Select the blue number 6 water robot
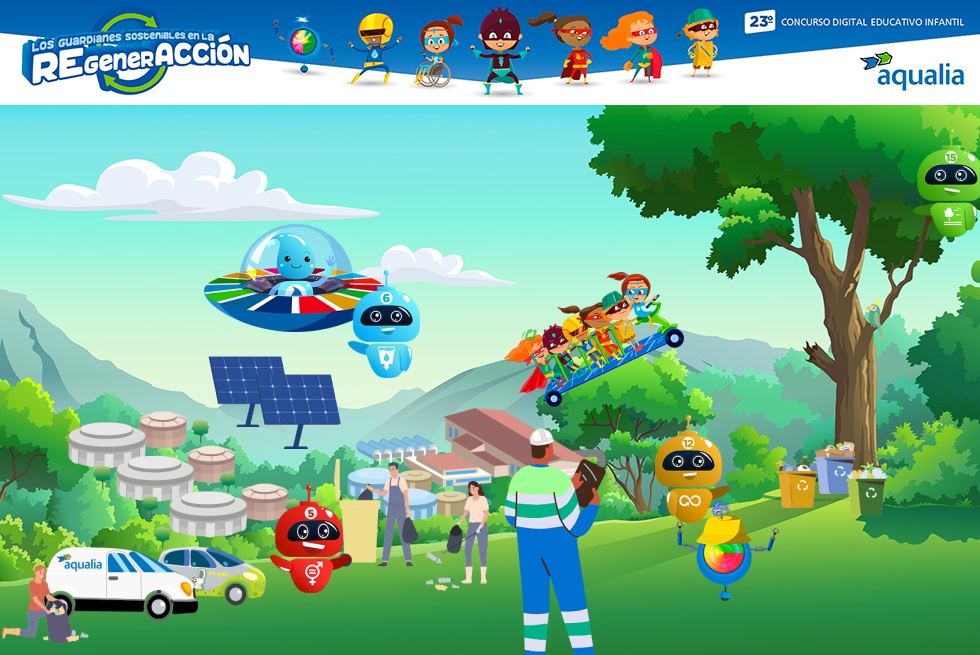Screen dimensions: 980x655 tap(385, 330)
